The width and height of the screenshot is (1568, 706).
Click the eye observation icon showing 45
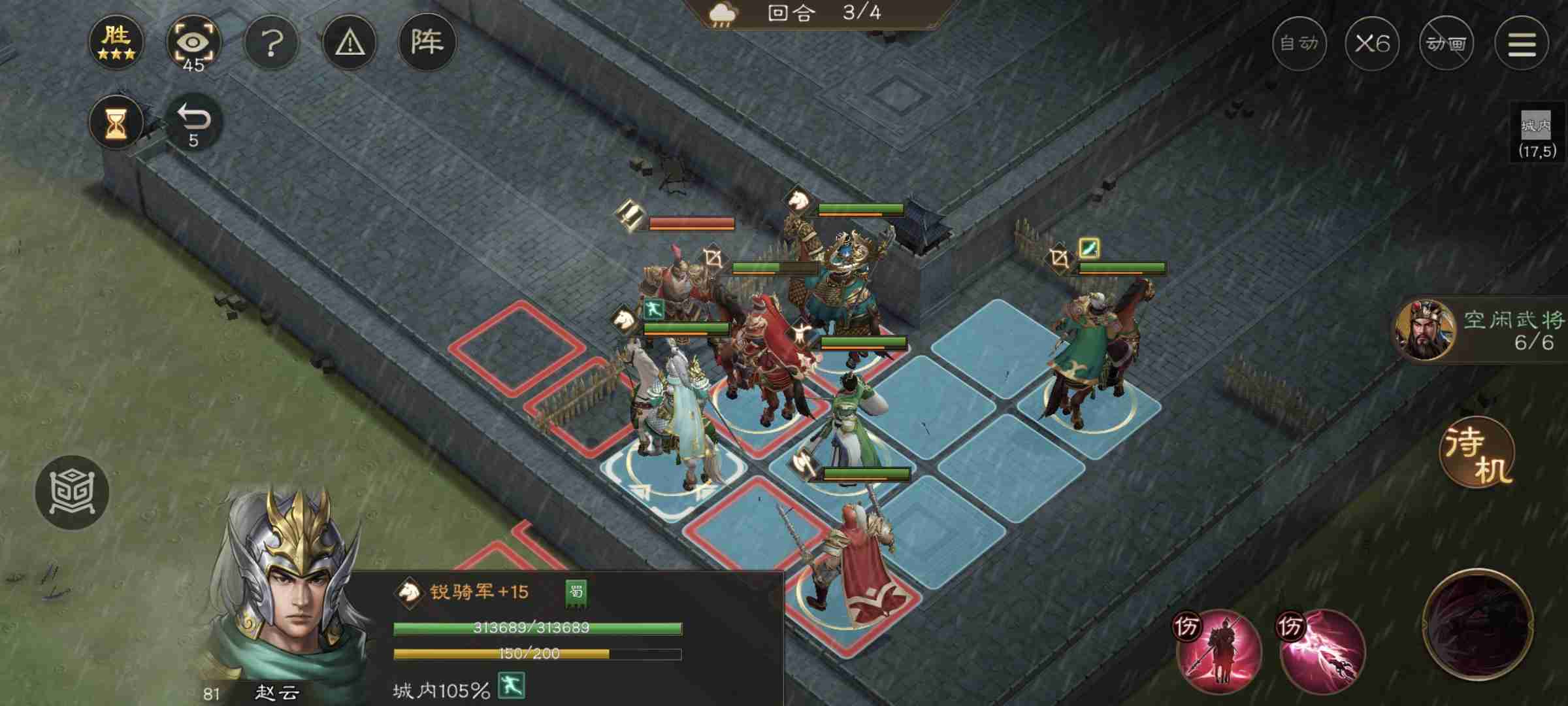coord(193,42)
